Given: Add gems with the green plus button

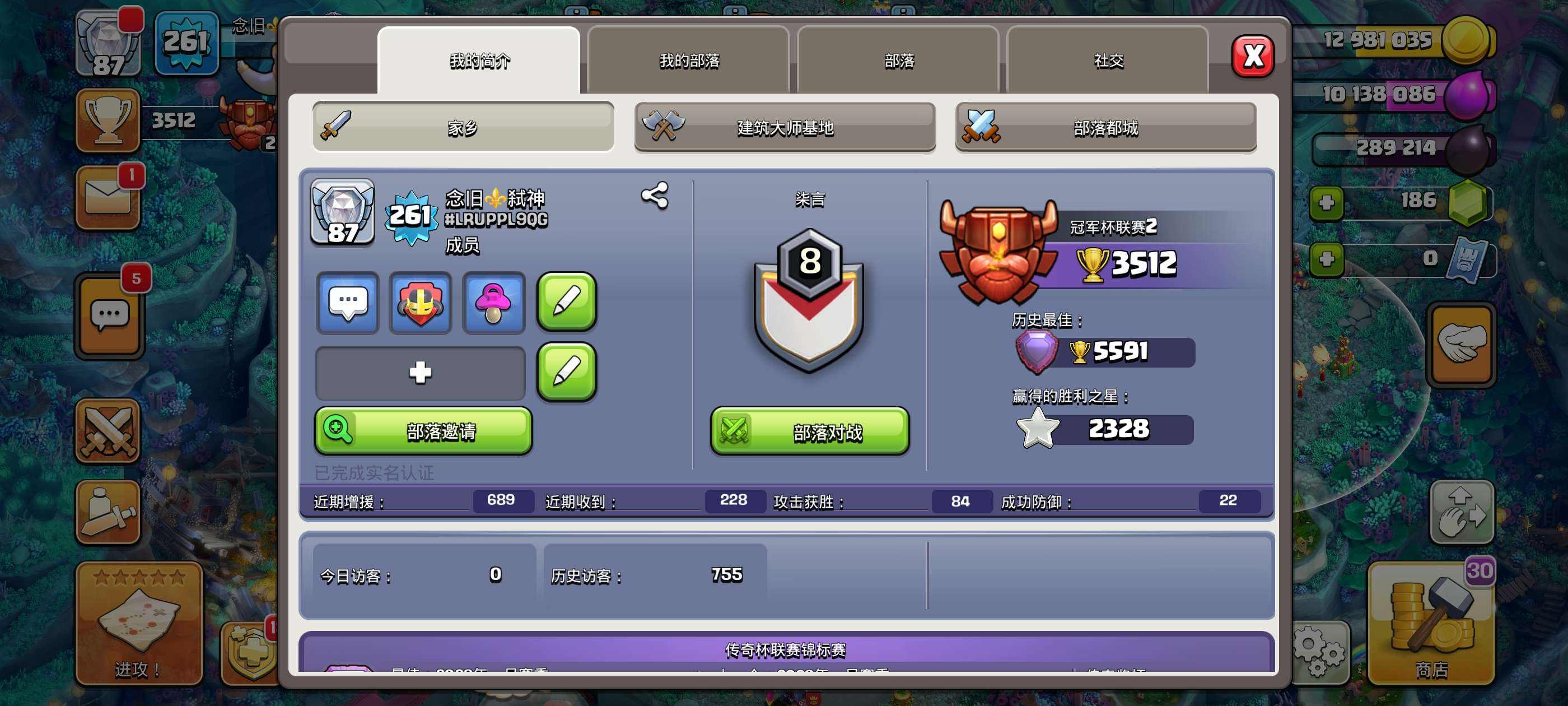Looking at the screenshot, I should tap(1326, 203).
